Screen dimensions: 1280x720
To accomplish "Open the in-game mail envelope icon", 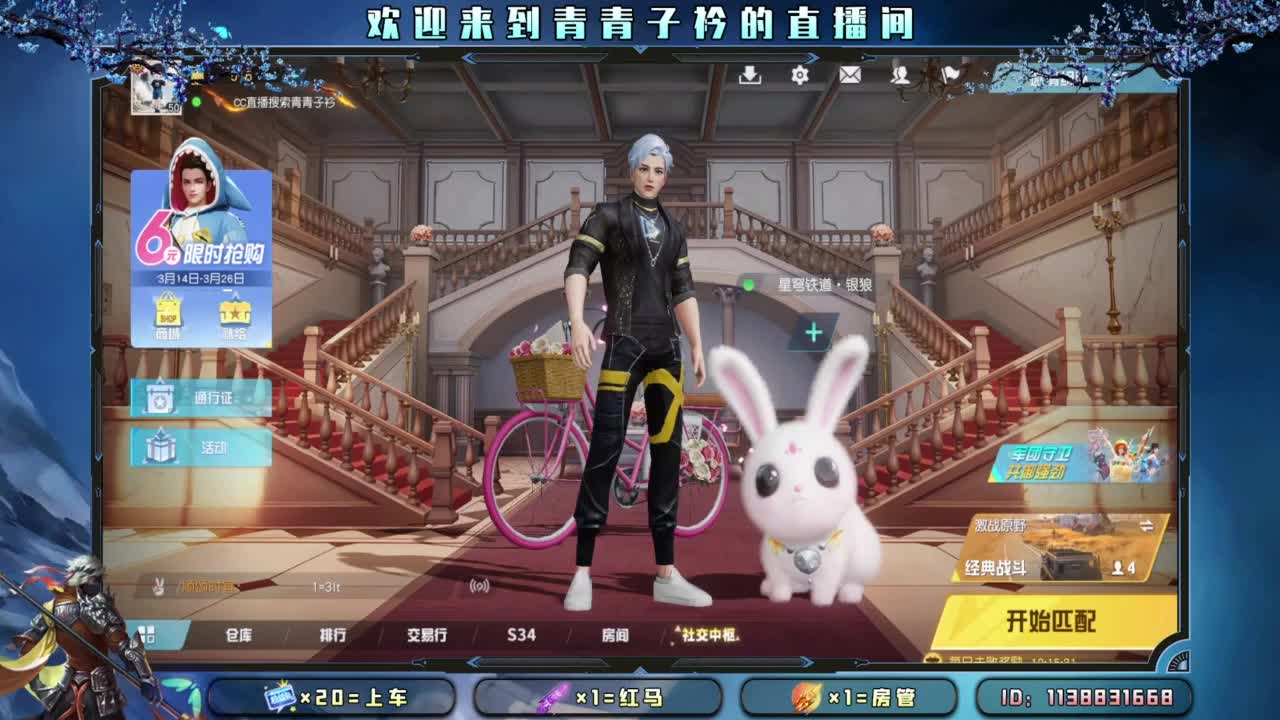I will 852,74.
